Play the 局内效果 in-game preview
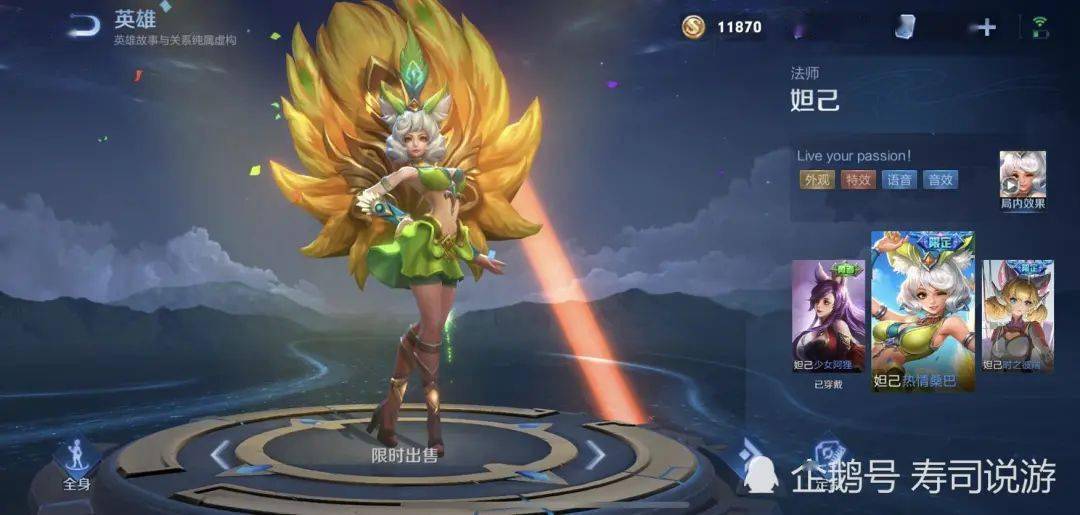The height and width of the screenshot is (515, 1080). point(1022,178)
